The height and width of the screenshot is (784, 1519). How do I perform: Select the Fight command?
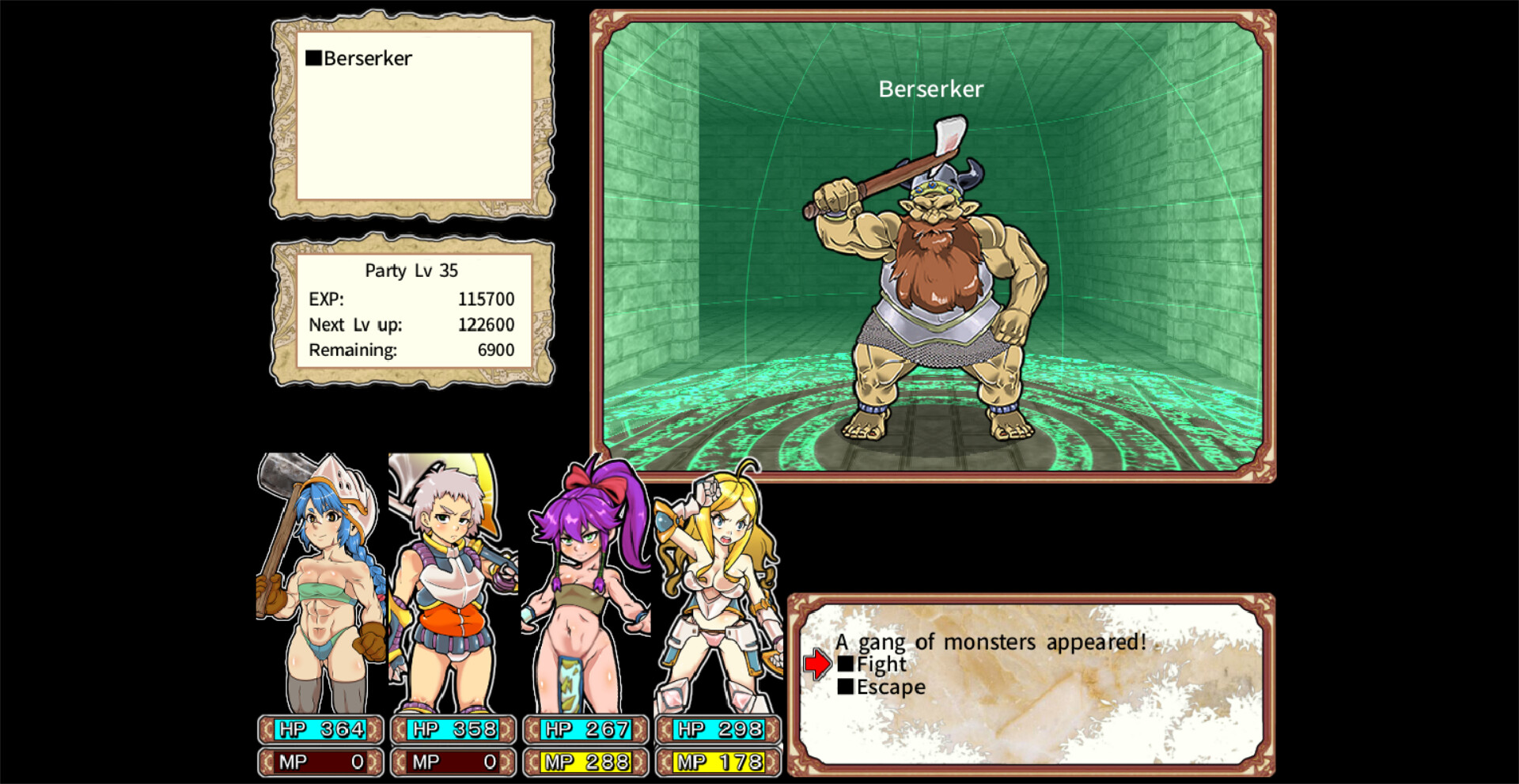882,665
